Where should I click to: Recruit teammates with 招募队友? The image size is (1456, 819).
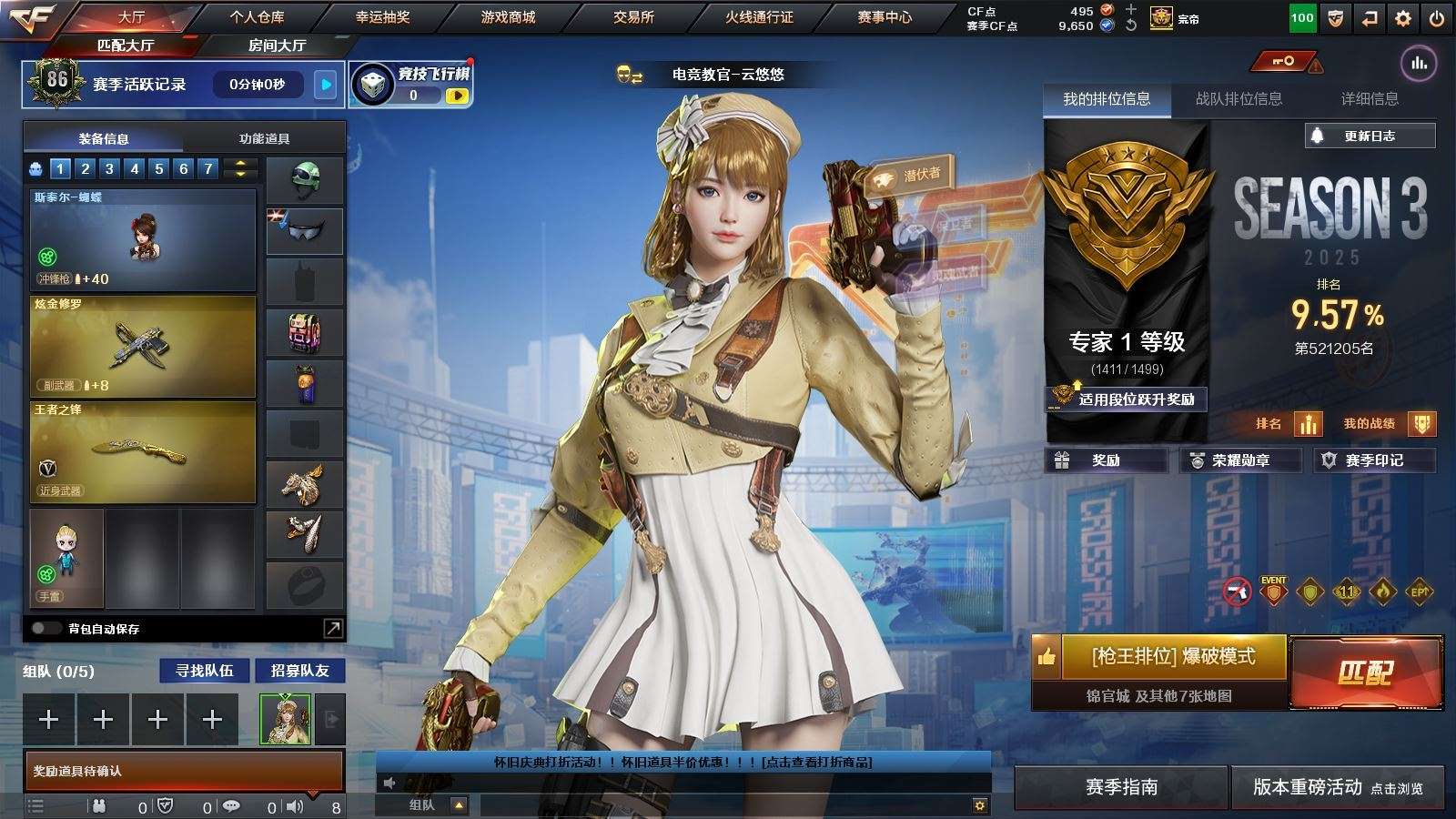coord(299,671)
